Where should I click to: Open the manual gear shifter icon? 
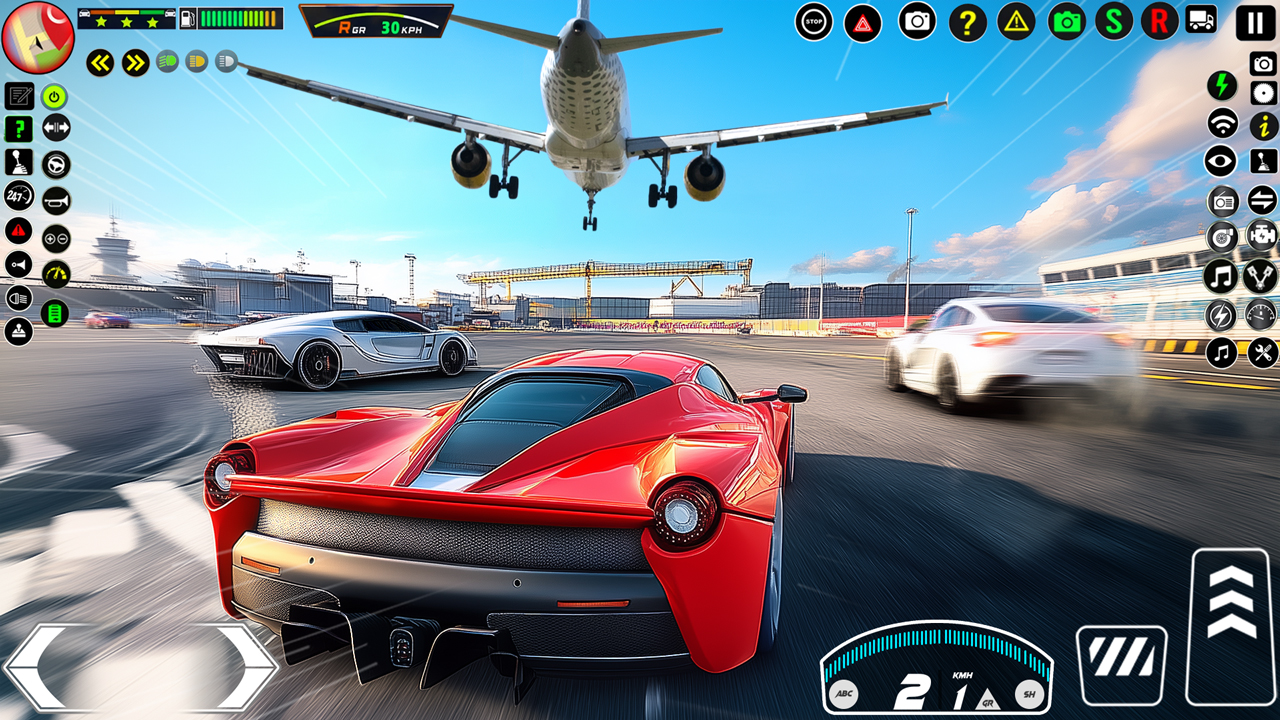(x=18, y=164)
